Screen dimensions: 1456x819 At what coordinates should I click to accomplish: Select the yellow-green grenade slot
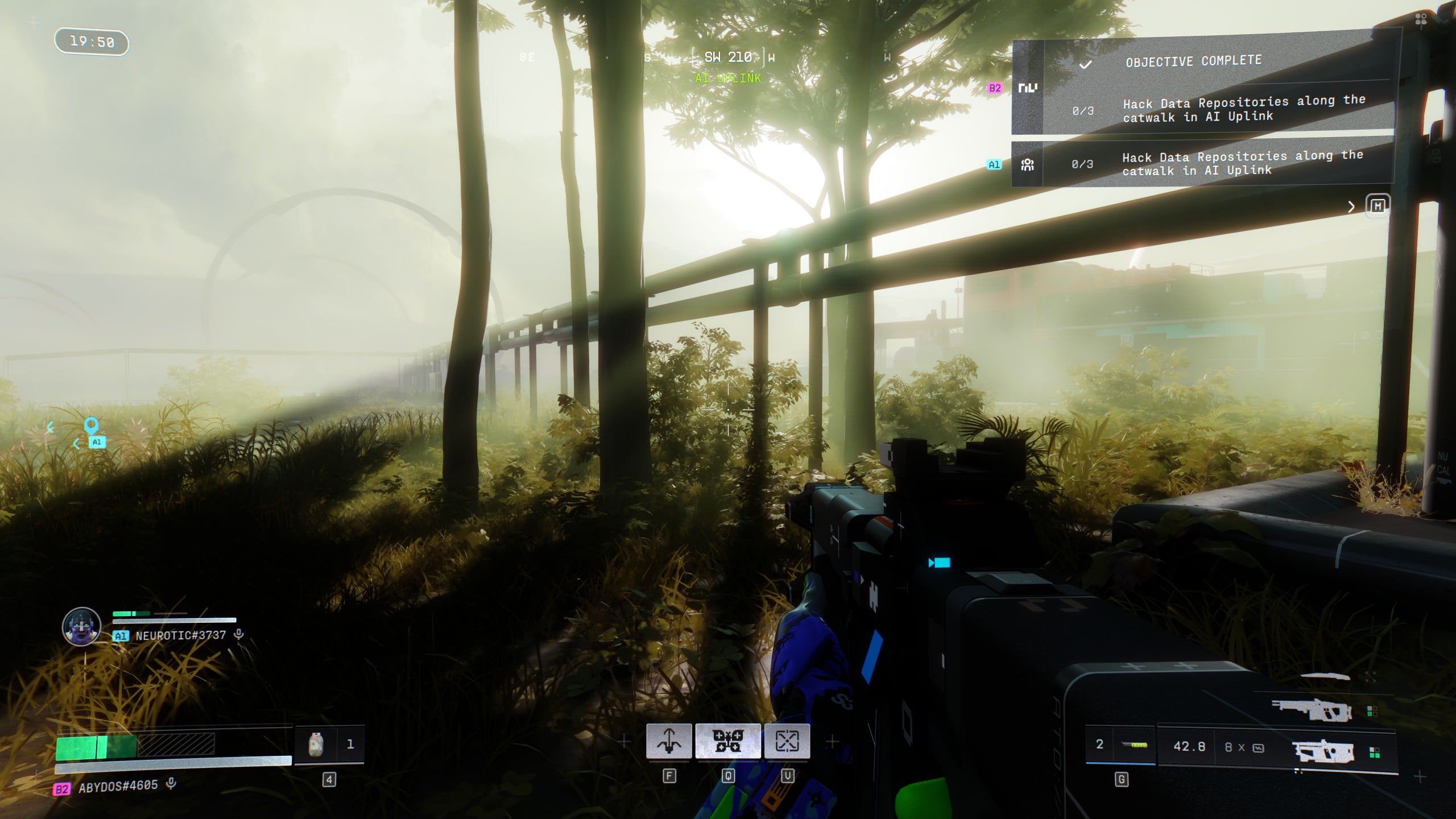pos(1135,744)
